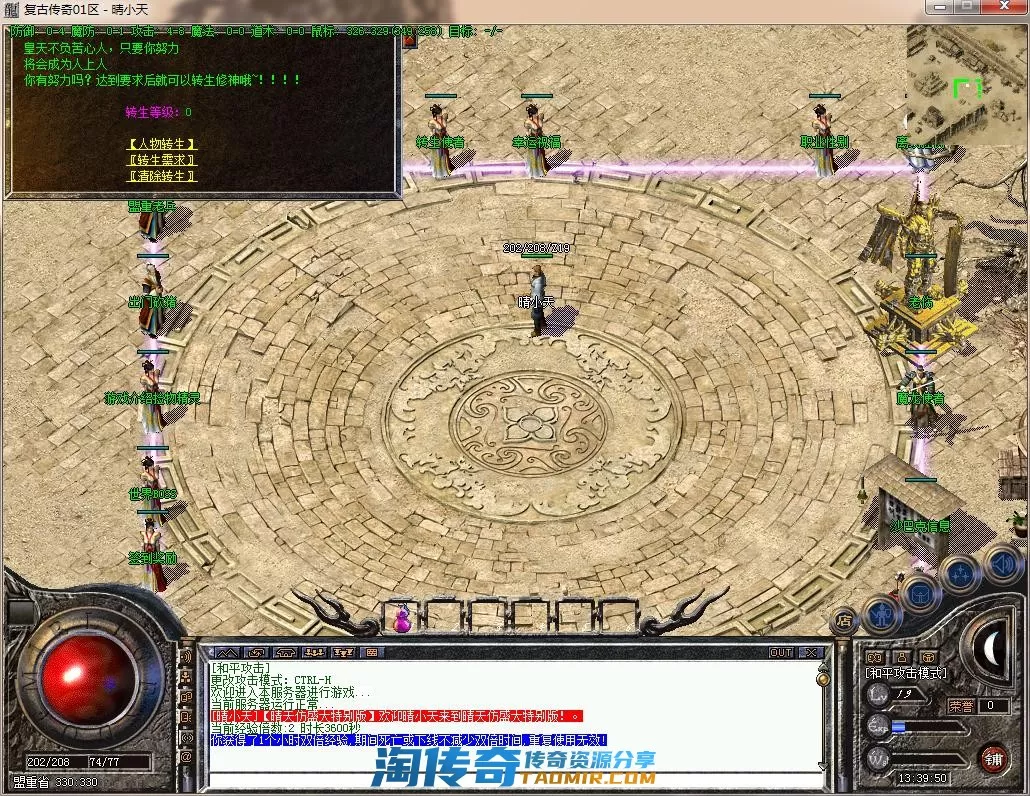Image resolution: width=1030 pixels, height=796 pixels.
Task: Open the 店 shop button
Action: 845,620
